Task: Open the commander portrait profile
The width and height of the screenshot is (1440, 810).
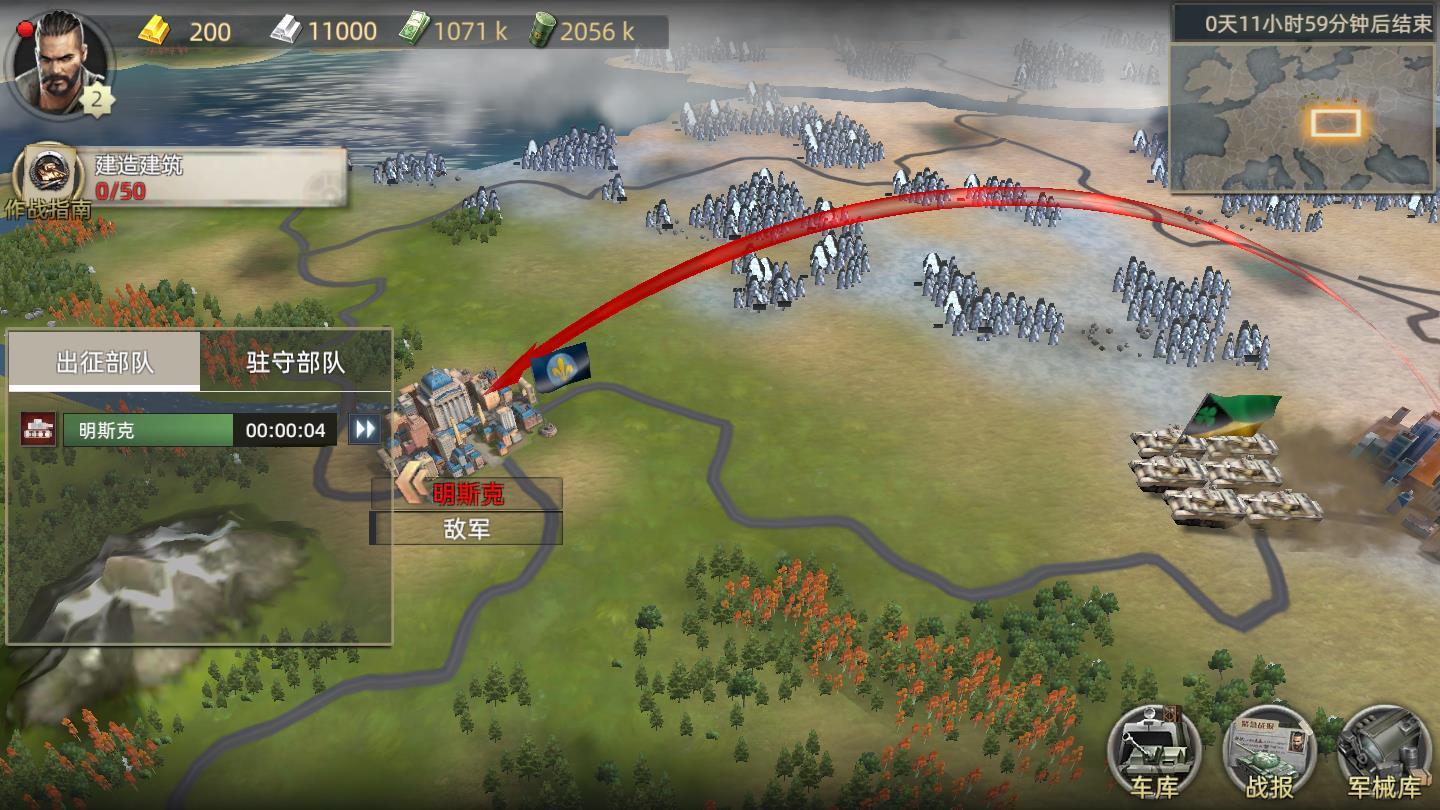Action: click(x=58, y=62)
